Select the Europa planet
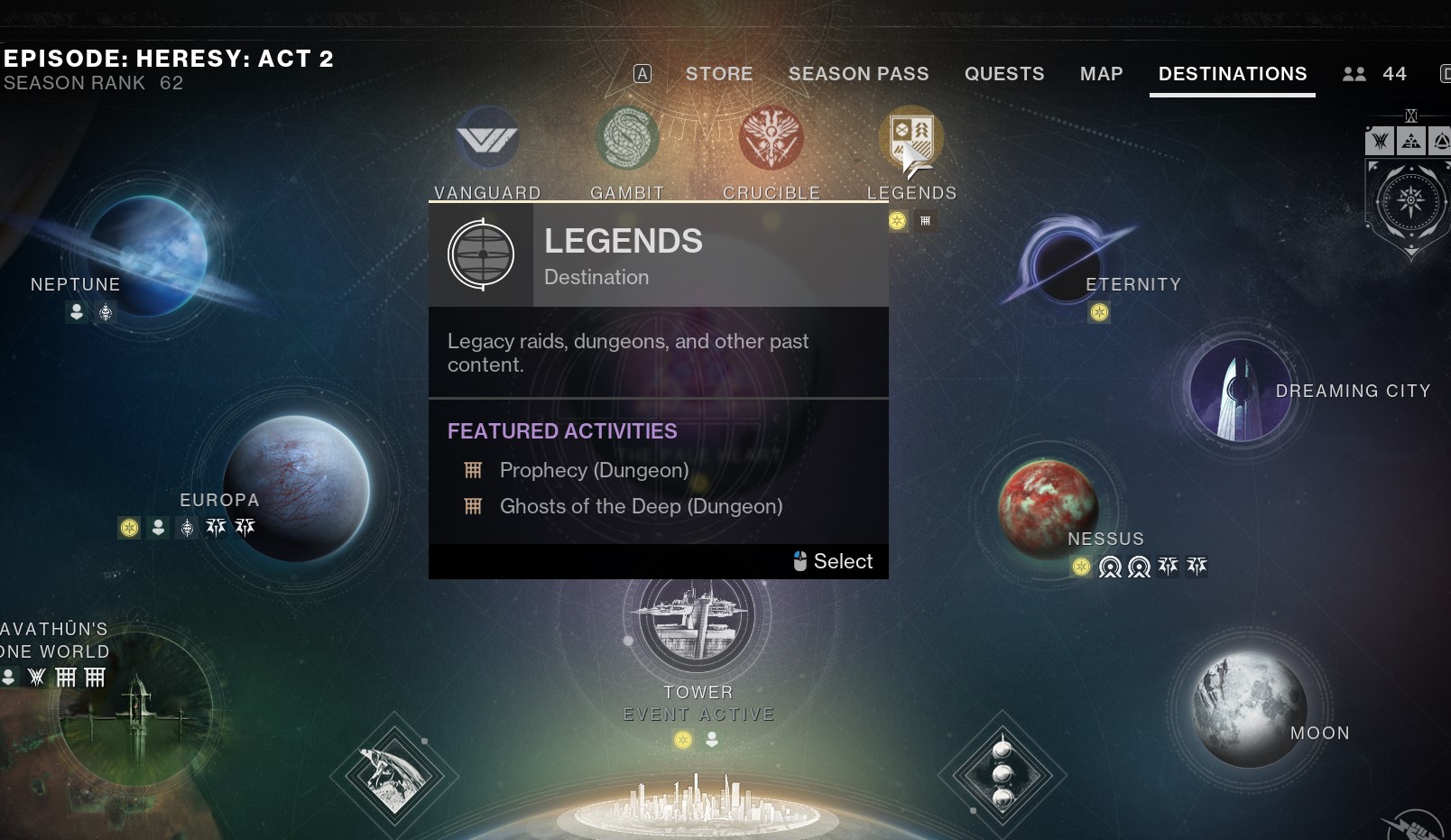 point(296,487)
